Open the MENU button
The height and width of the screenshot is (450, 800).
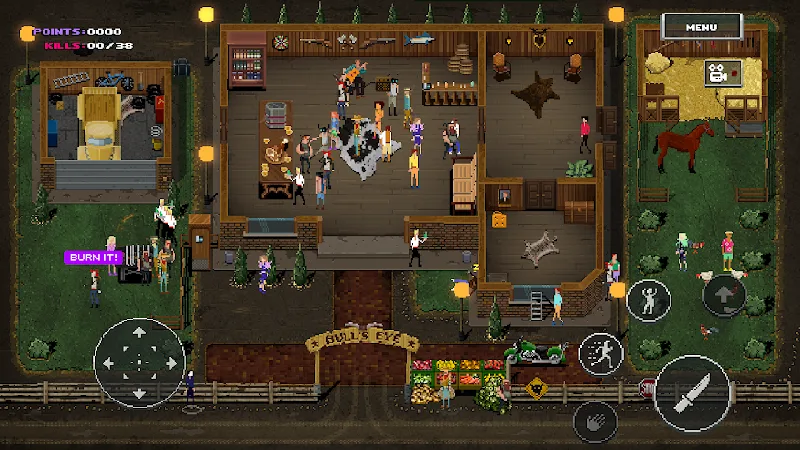coord(715,27)
